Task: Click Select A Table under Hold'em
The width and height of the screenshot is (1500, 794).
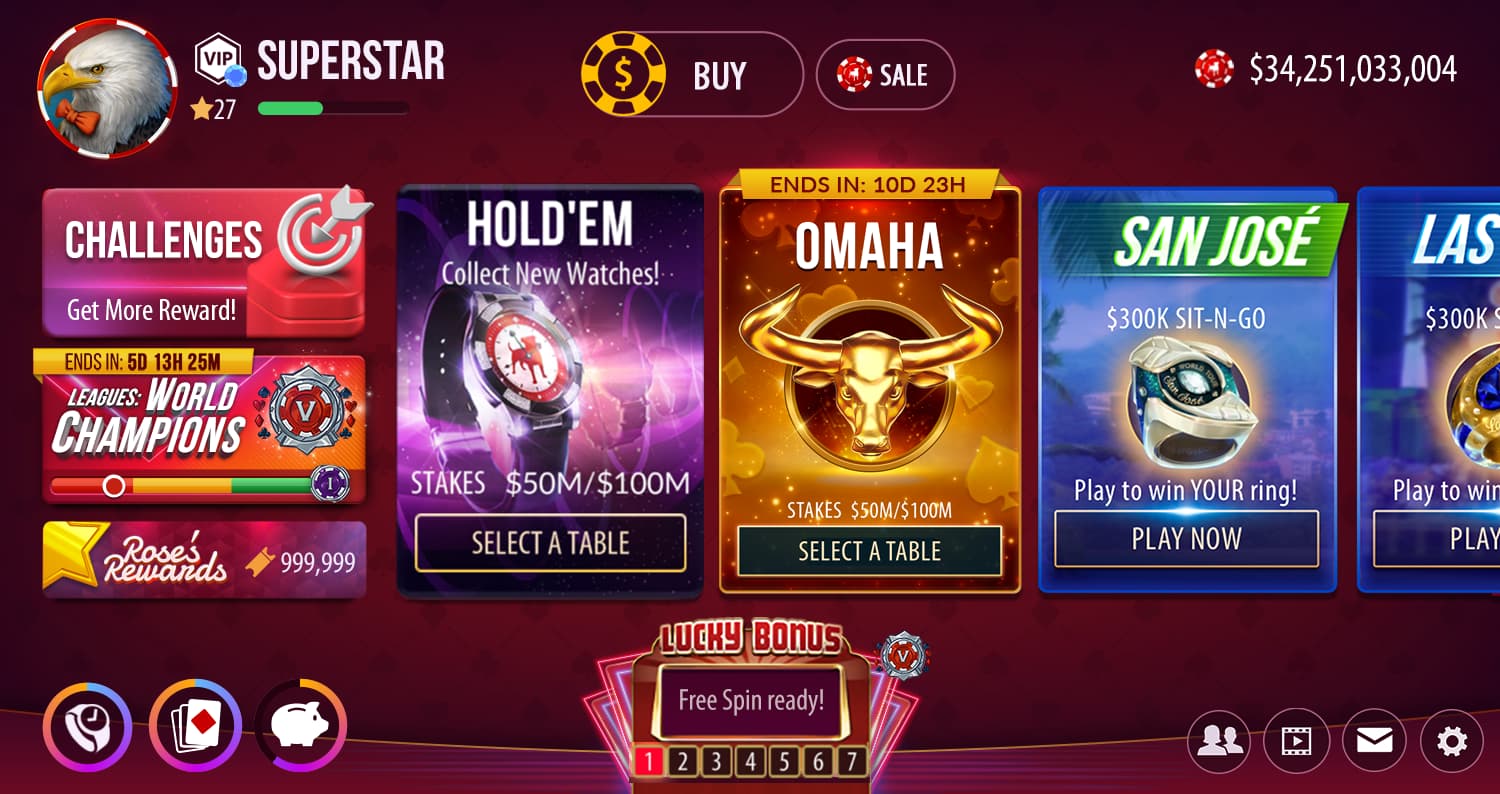Action: click(x=549, y=543)
